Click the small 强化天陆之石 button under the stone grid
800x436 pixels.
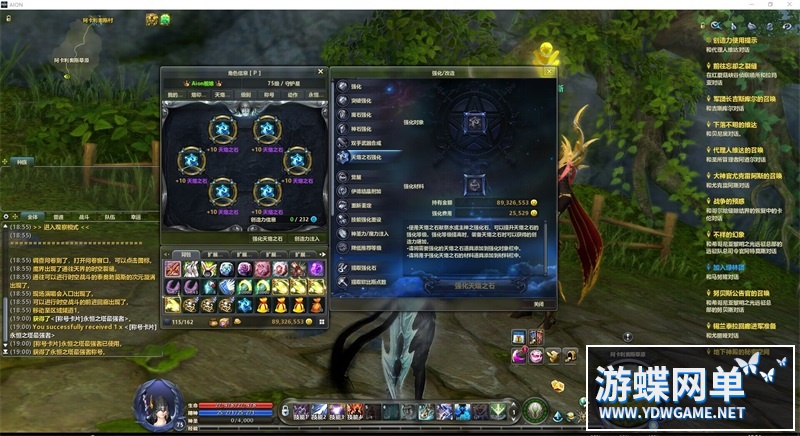(x=266, y=239)
